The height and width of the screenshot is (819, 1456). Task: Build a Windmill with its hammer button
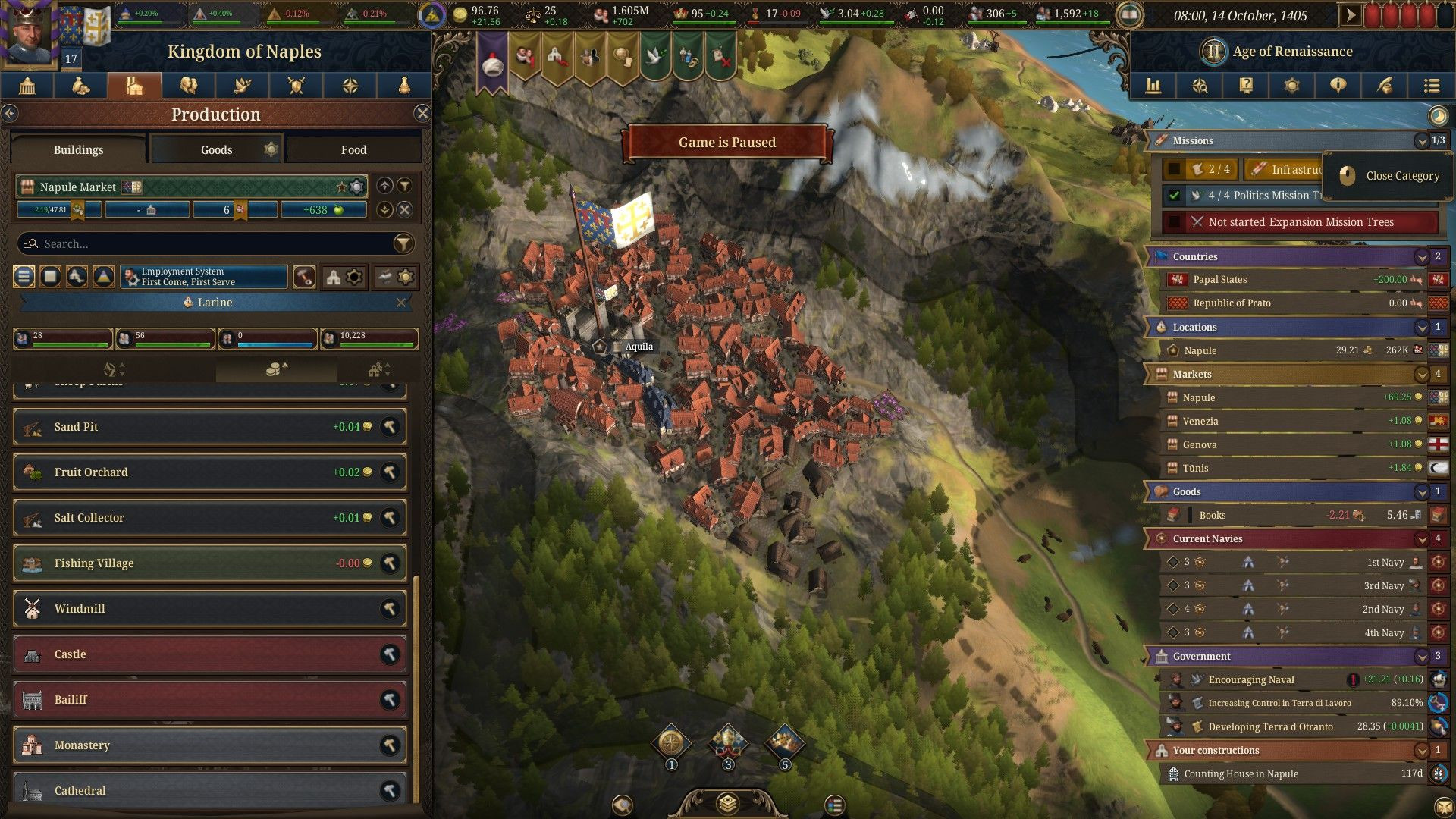(390, 609)
